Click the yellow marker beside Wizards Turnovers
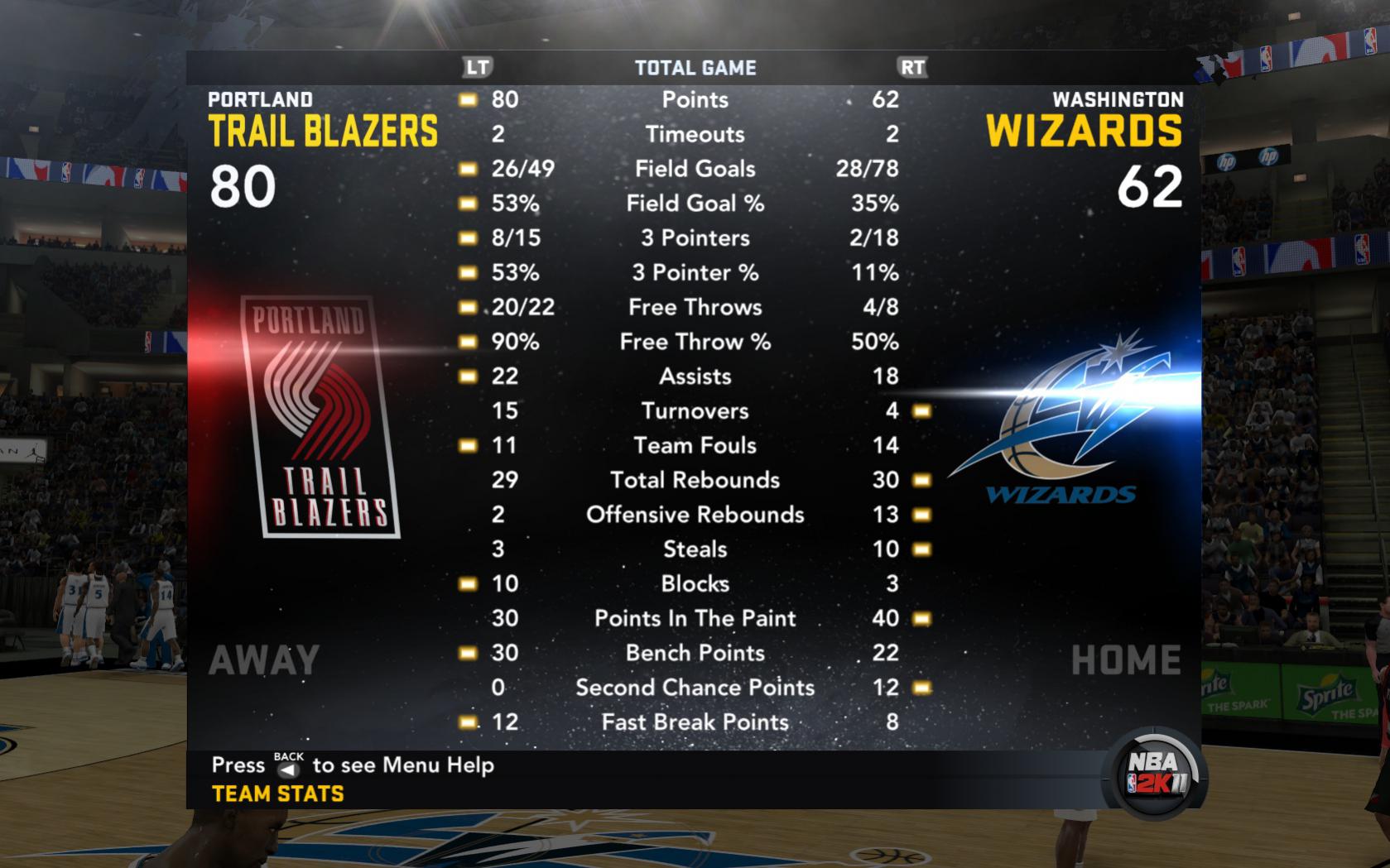The width and height of the screenshot is (1390, 868). point(923,410)
